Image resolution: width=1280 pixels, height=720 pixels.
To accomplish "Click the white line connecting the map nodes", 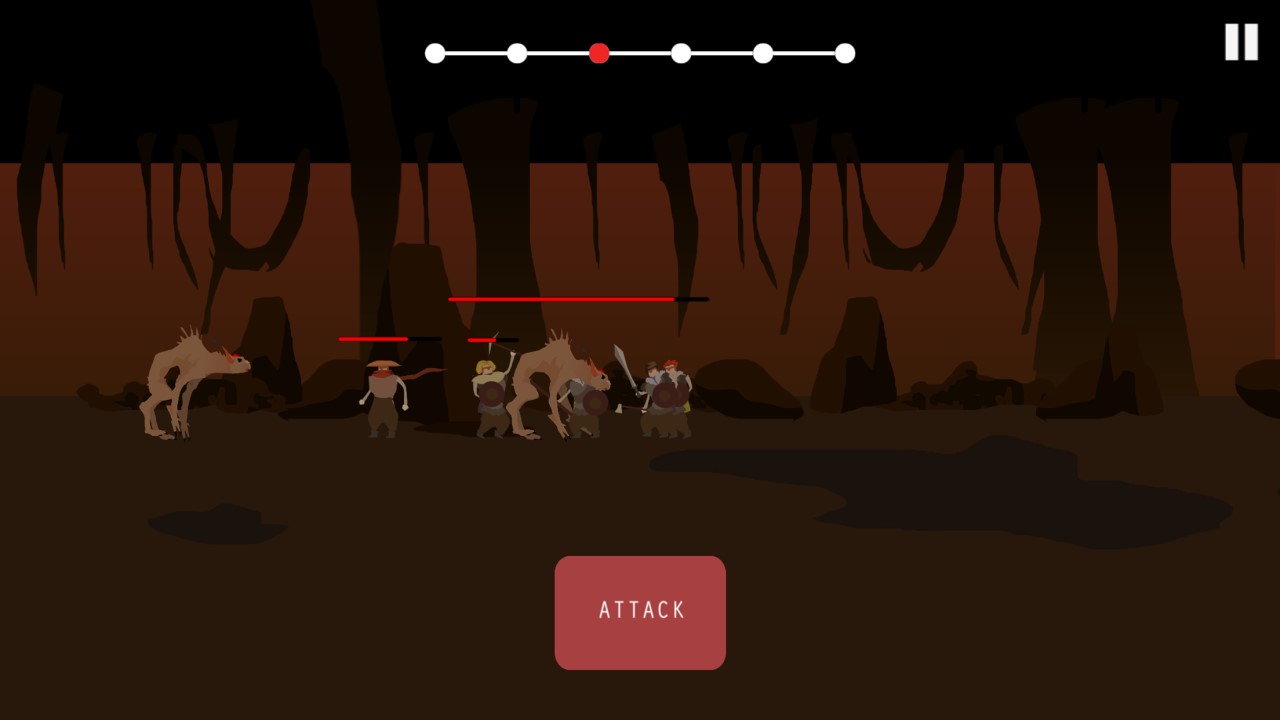I will (x=475, y=52).
